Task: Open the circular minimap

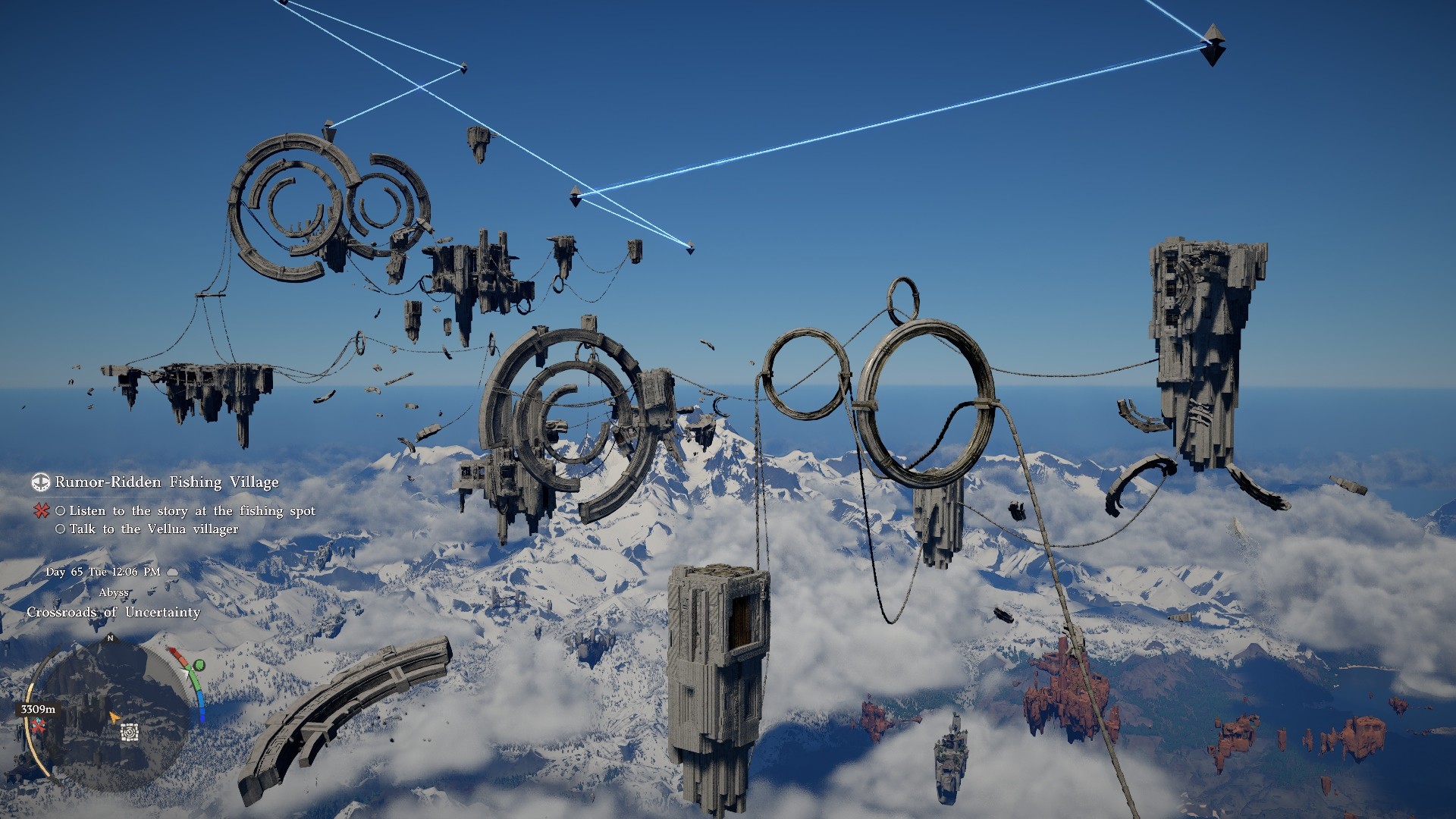Action: (111, 711)
